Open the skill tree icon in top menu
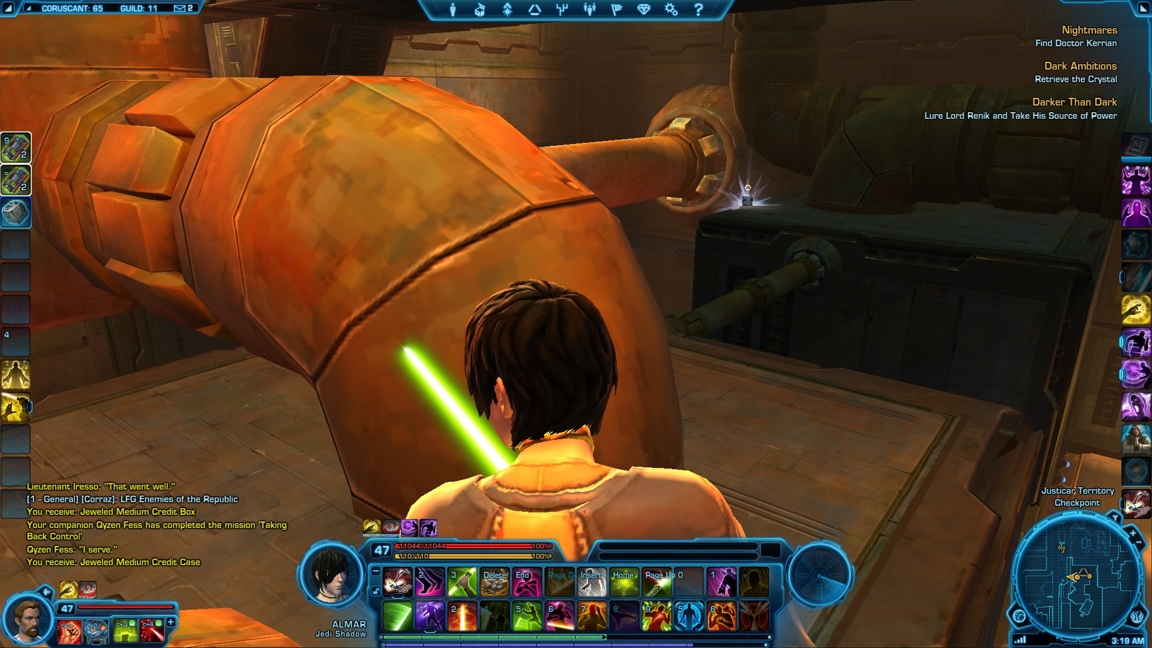This screenshot has width=1152, height=648. coord(562,10)
